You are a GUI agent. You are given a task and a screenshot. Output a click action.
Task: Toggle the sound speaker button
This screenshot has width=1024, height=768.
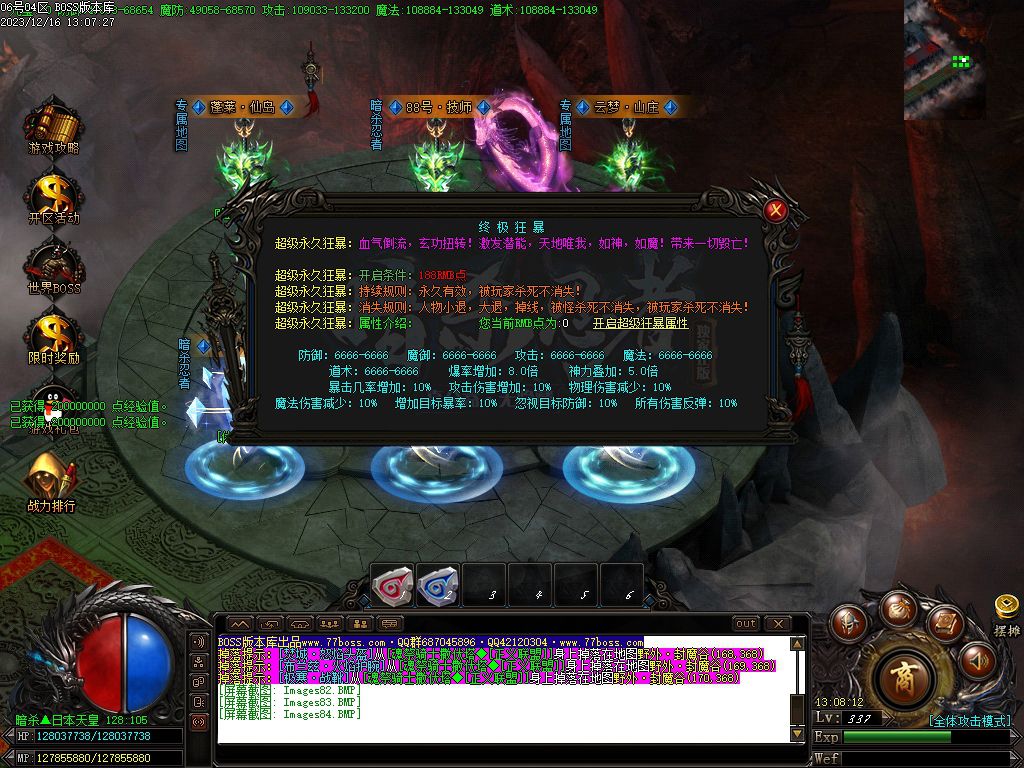tap(977, 659)
